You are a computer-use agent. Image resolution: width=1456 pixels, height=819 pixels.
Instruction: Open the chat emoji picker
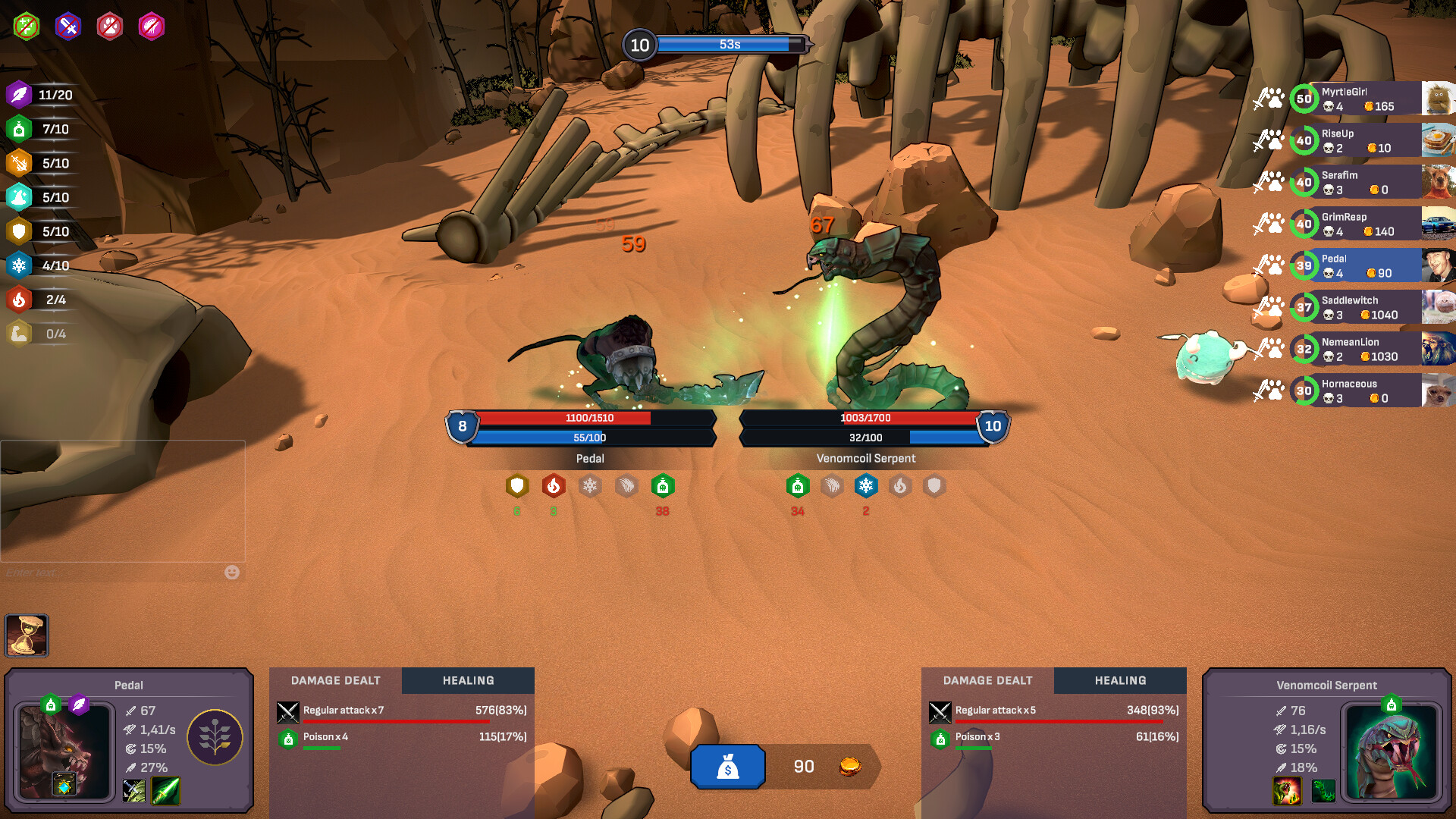pyautogui.click(x=232, y=573)
